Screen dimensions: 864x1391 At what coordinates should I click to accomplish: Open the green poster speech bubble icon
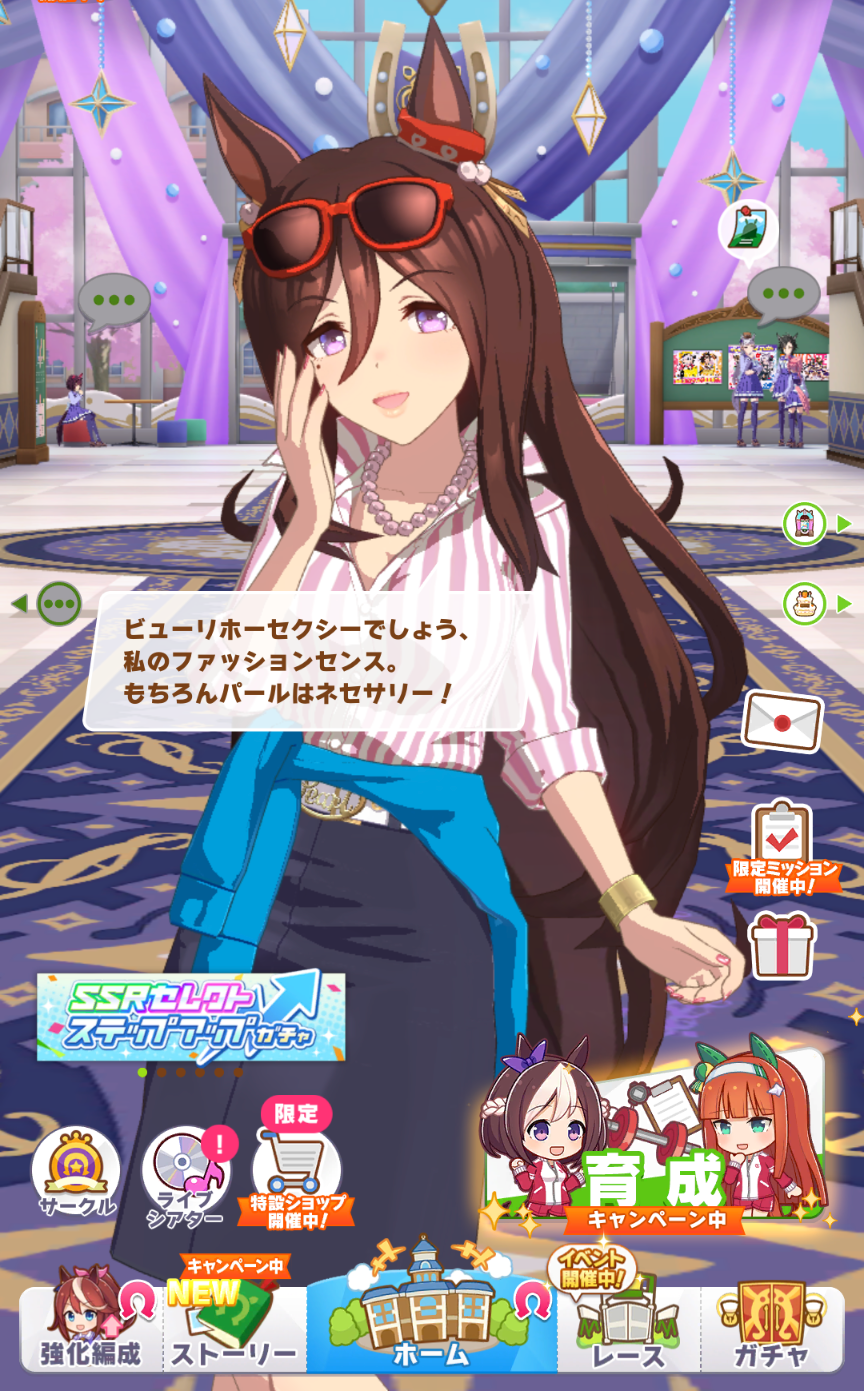[748, 229]
